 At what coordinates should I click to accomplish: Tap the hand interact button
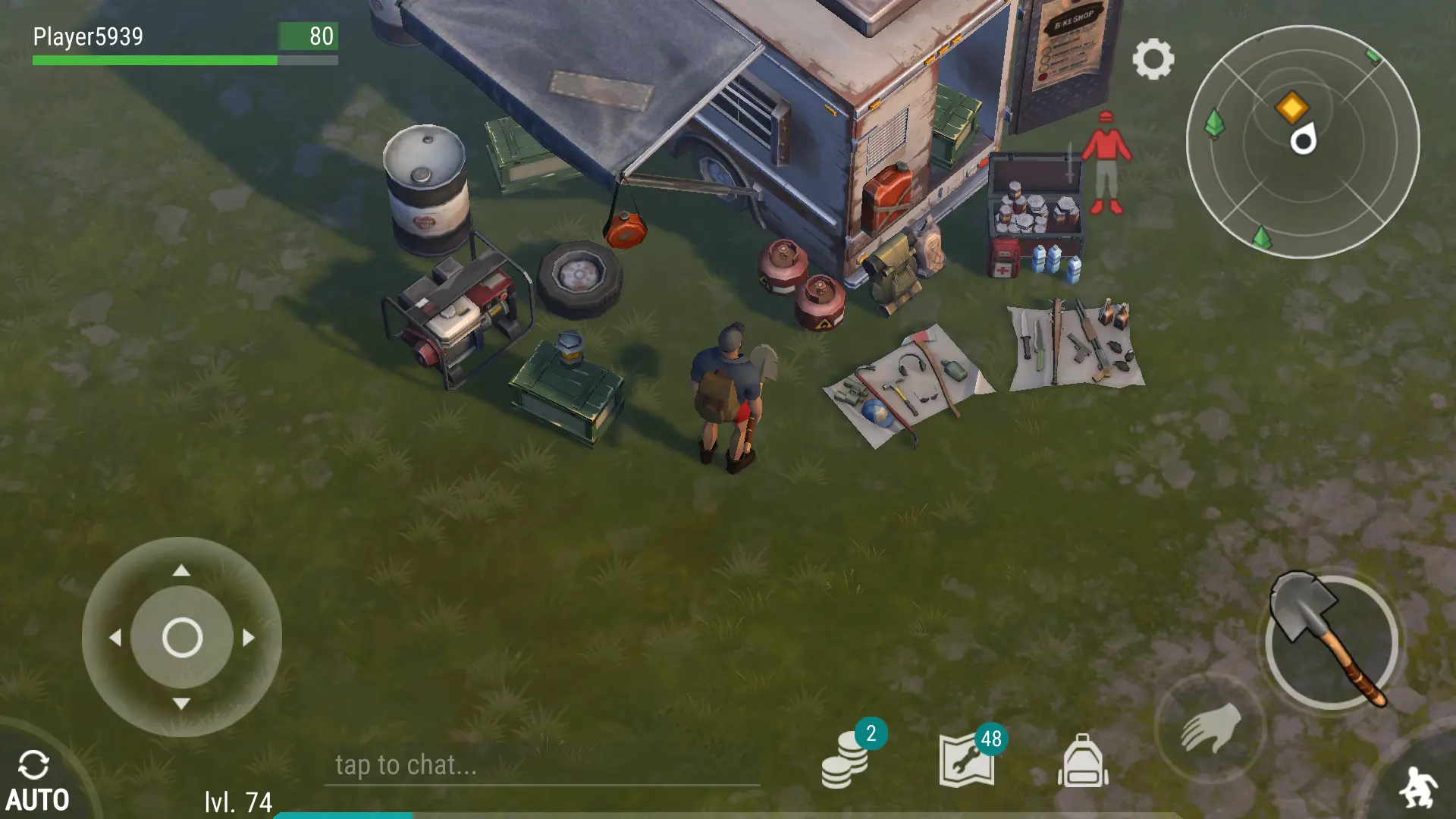(x=1210, y=728)
